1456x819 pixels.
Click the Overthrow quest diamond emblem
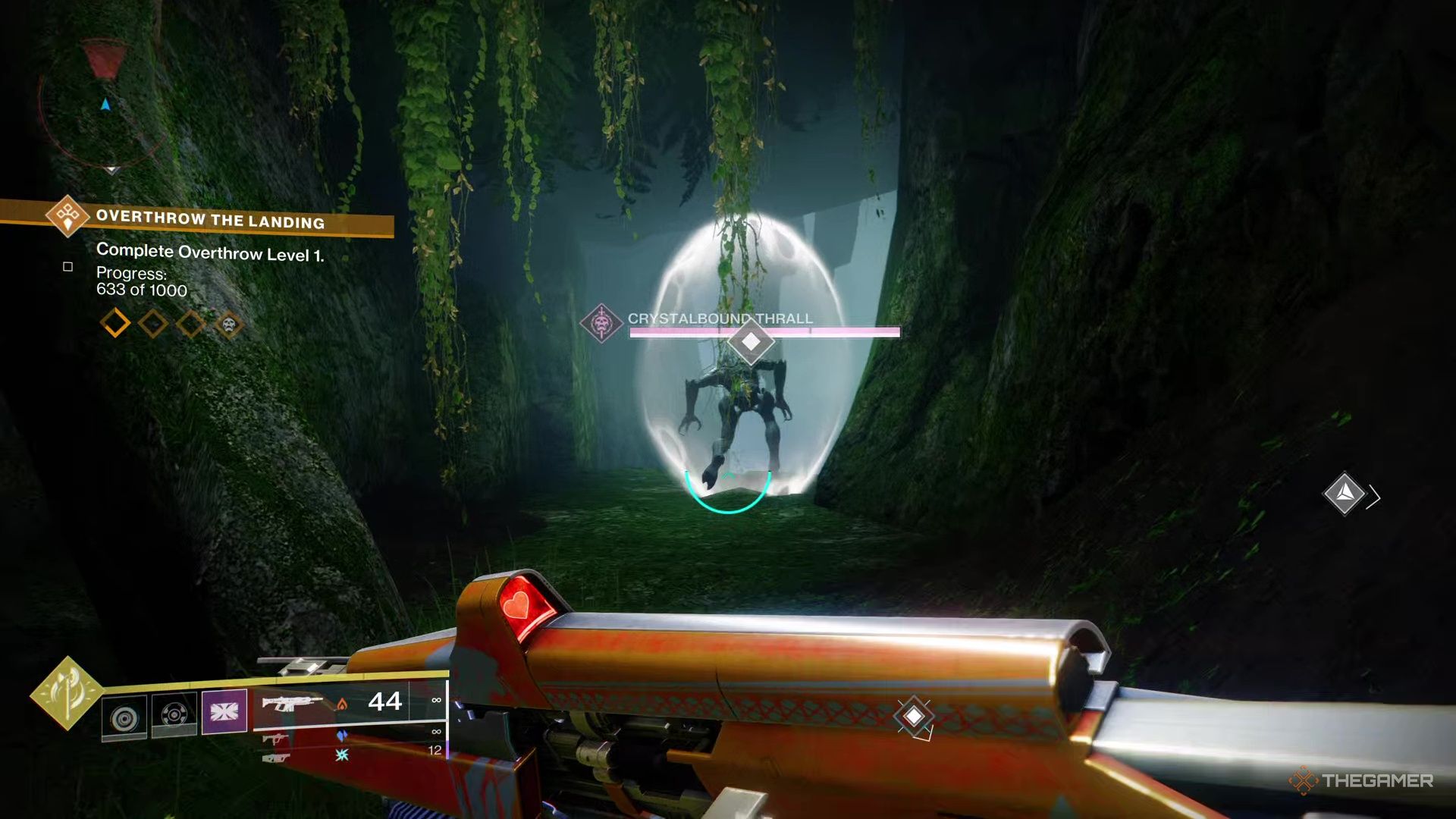pyautogui.click(x=67, y=219)
